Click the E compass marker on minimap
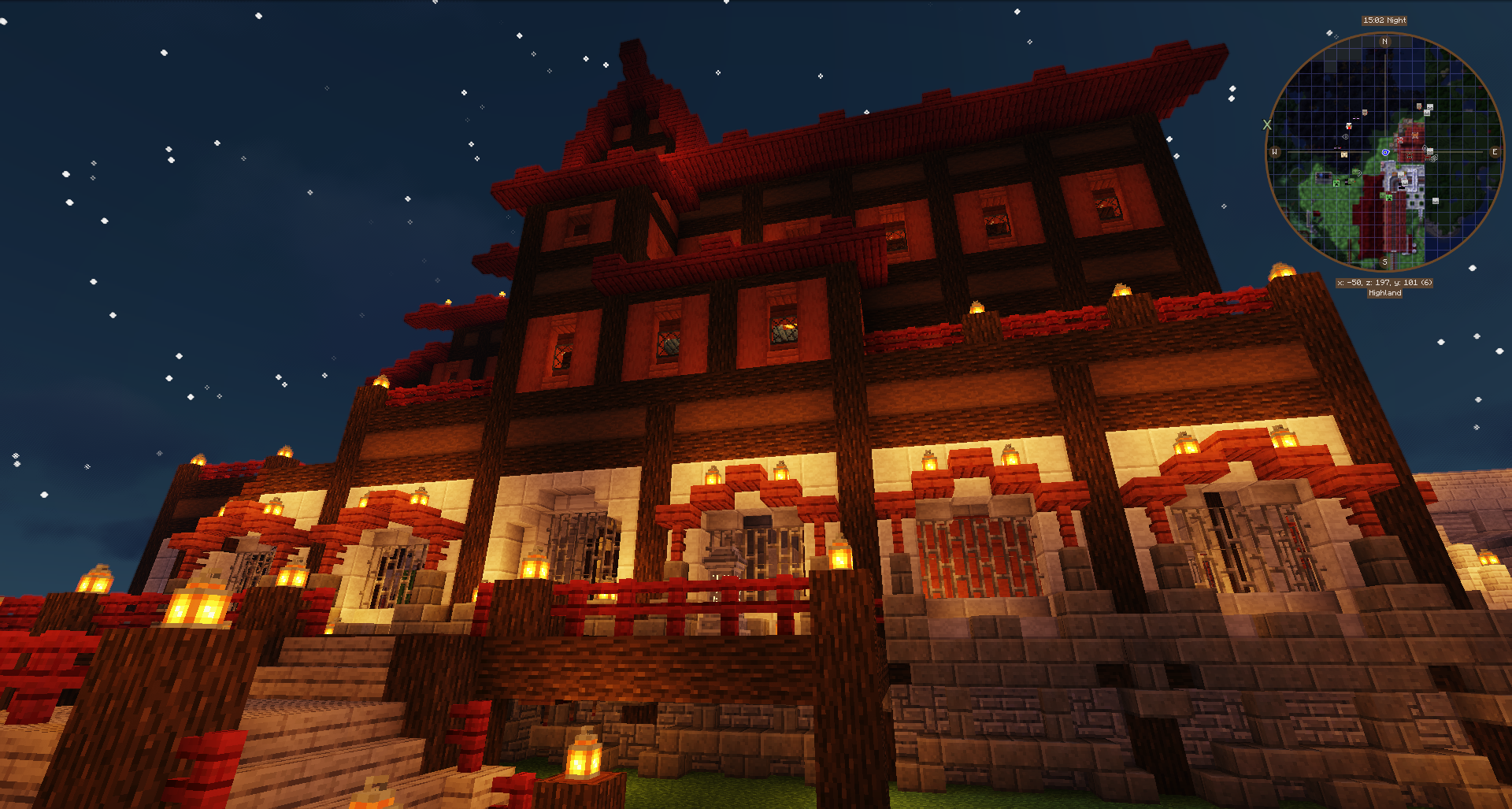 (1494, 152)
